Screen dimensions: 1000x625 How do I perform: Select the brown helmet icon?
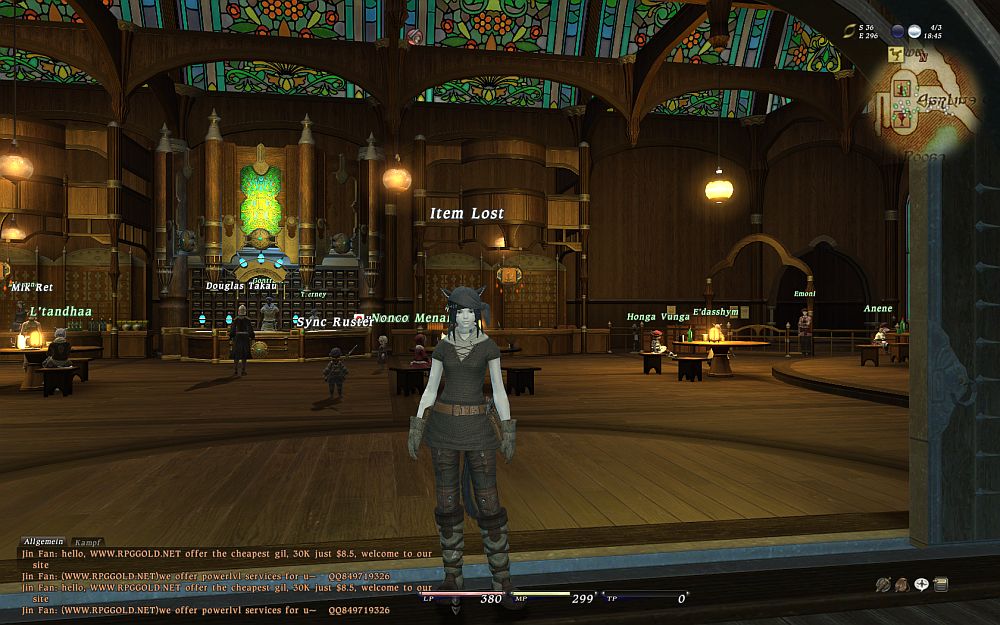coord(902,585)
